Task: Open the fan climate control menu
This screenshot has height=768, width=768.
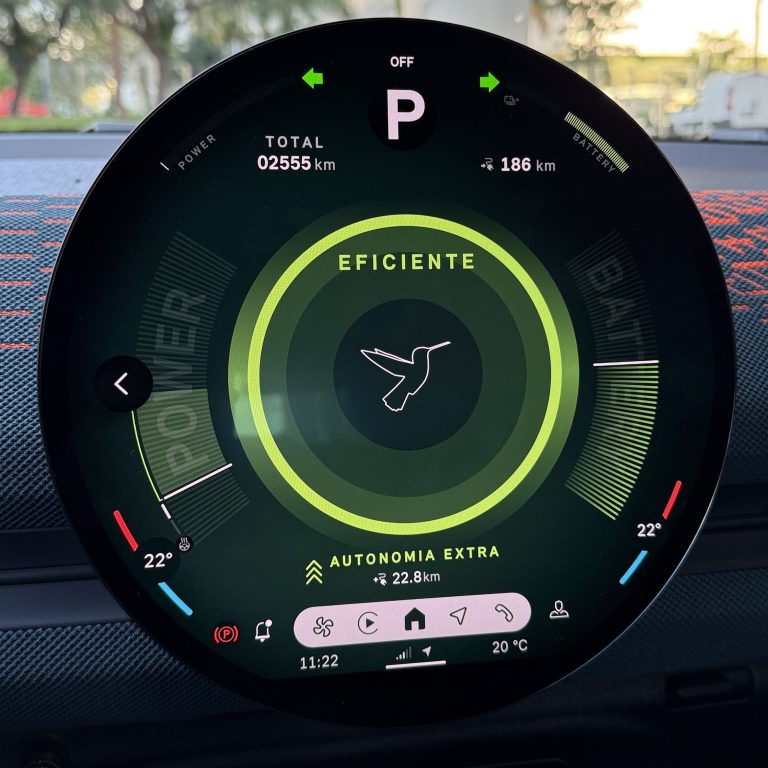Action: tap(324, 622)
